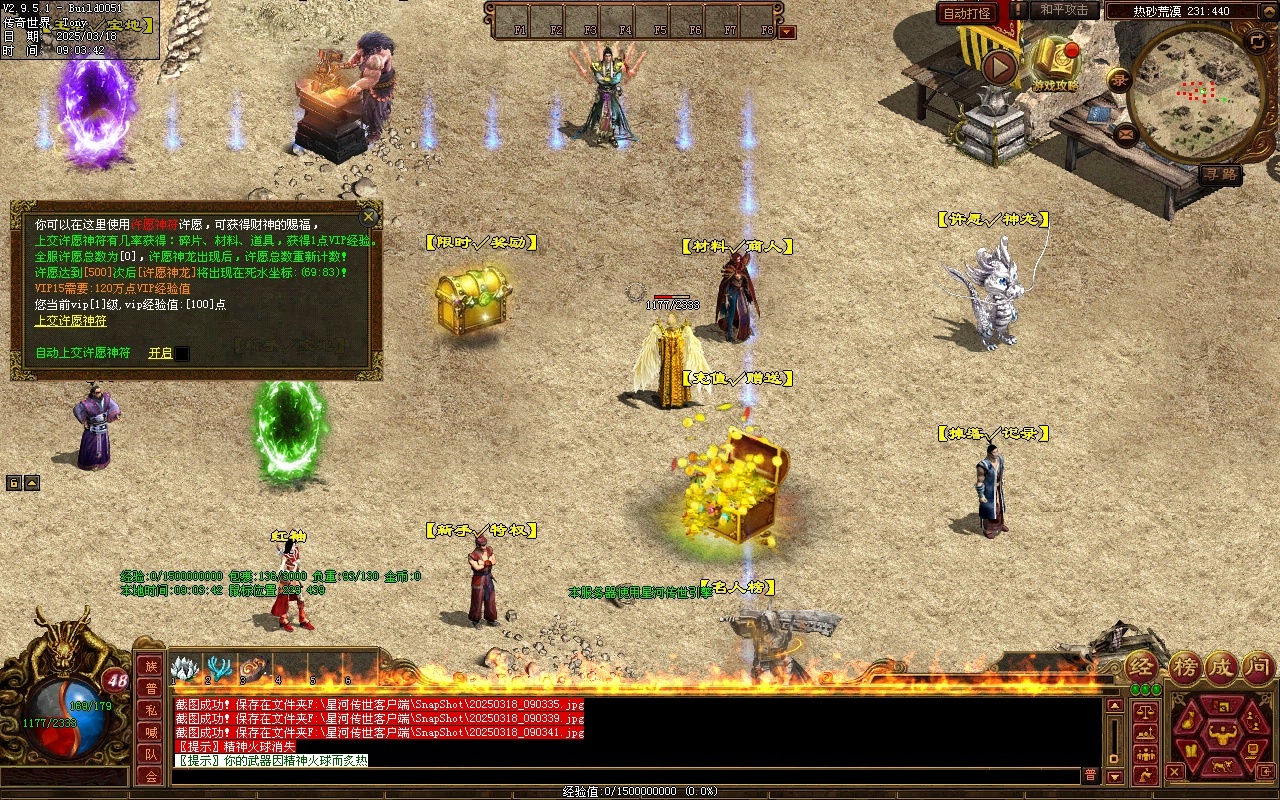Switch chat channel to 私 private
The height and width of the screenshot is (800, 1280).
[x=150, y=710]
